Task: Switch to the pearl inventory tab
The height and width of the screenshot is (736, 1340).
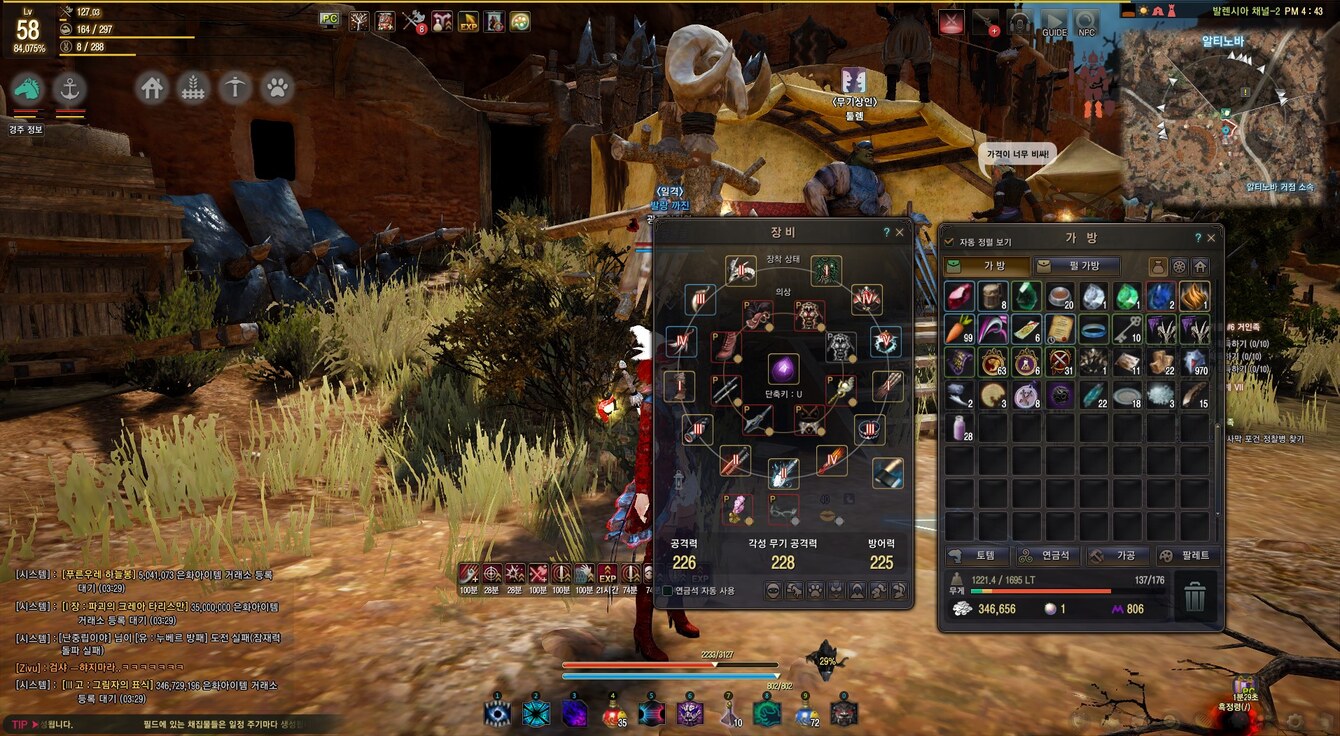Action: coord(1076,266)
